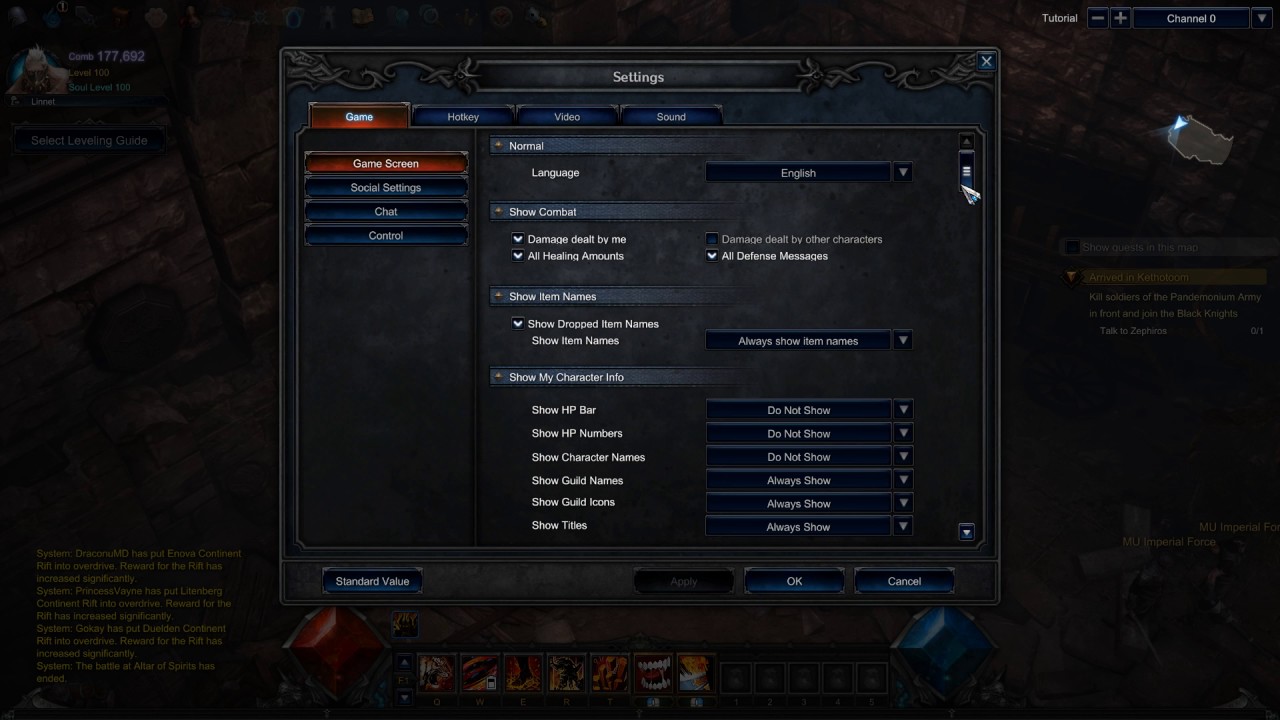This screenshot has width=1280, height=720.
Task: Click the magnifying glass icon in the top bar
Action: [x=430, y=17]
